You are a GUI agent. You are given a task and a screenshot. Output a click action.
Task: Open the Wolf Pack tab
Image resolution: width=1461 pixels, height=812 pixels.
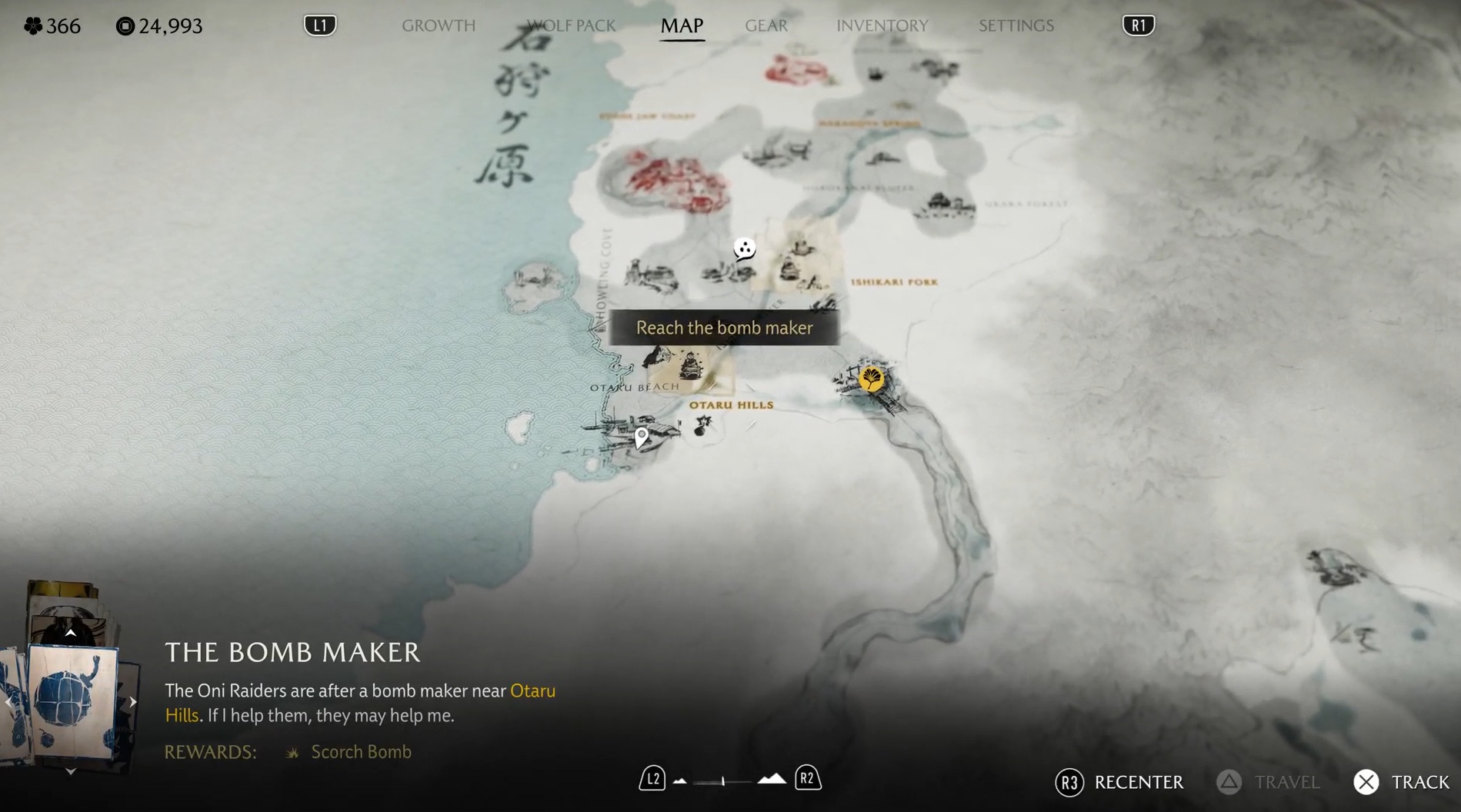(571, 25)
